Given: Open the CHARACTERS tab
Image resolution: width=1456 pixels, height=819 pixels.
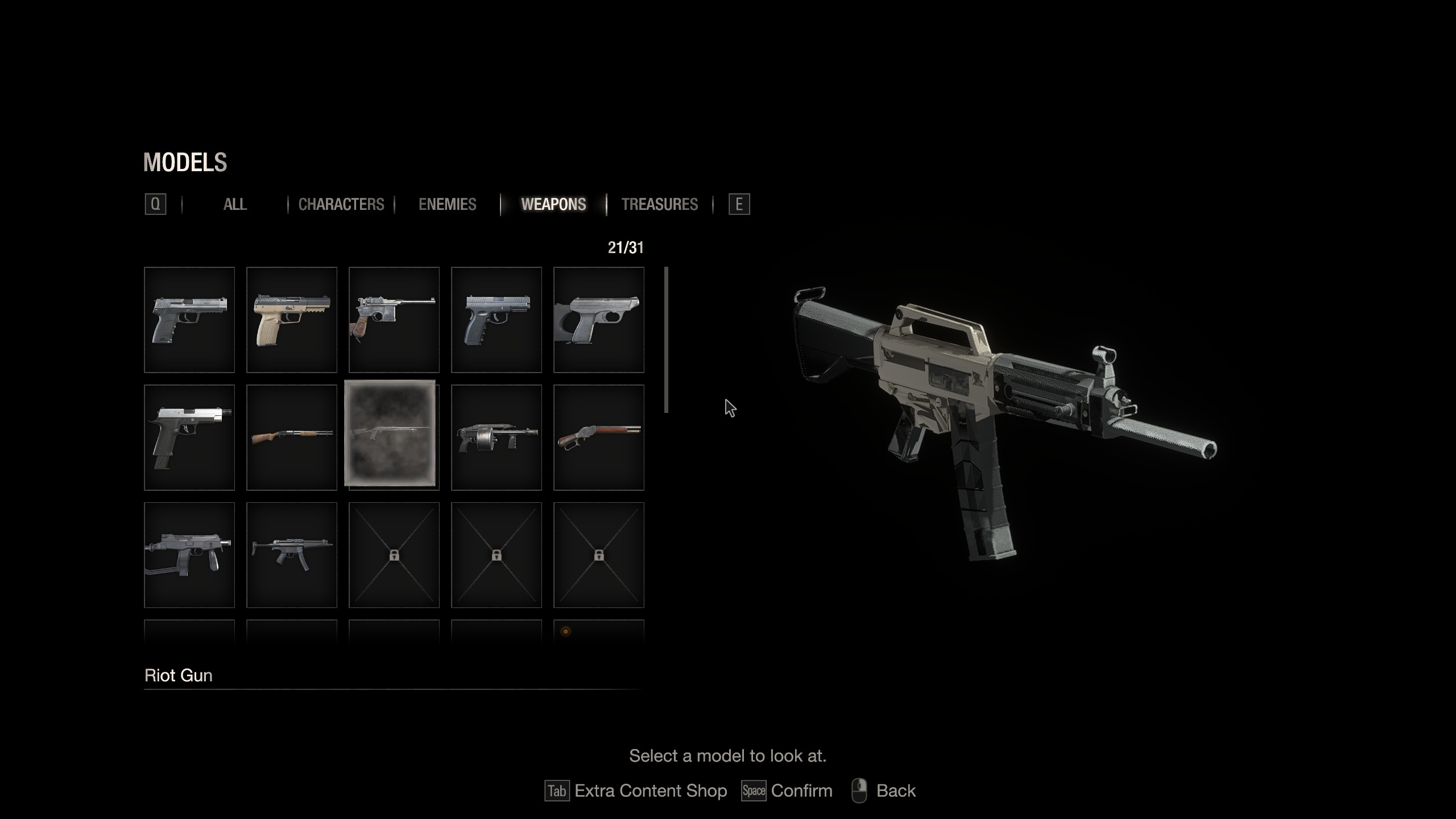Looking at the screenshot, I should (x=341, y=205).
